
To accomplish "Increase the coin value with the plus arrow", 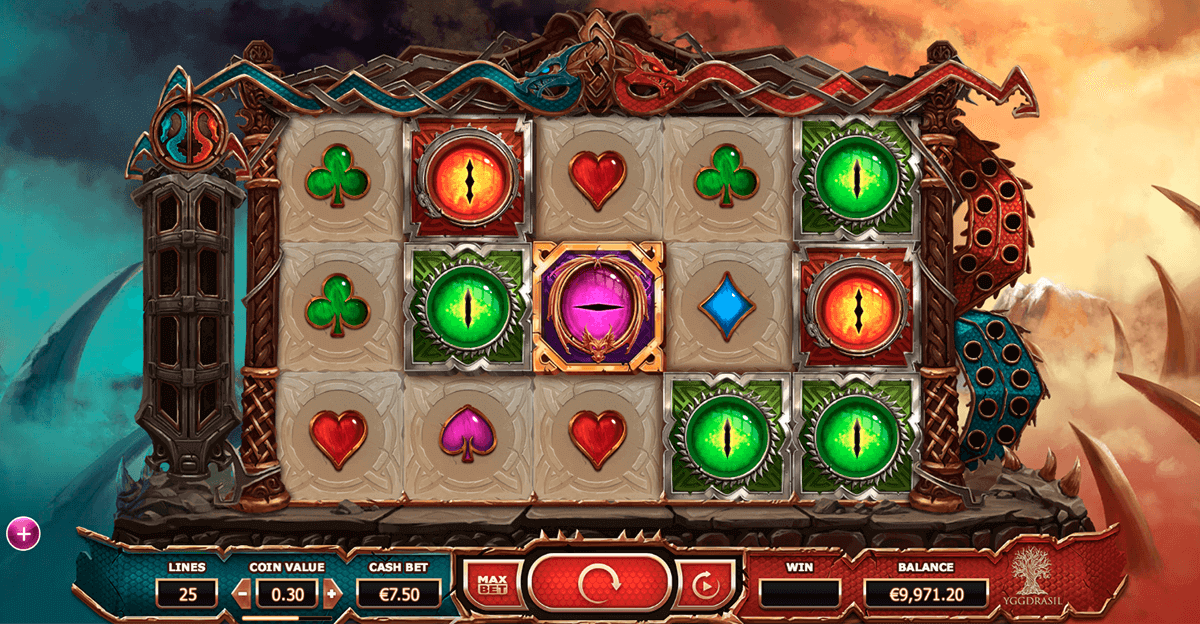I will 331,593.
